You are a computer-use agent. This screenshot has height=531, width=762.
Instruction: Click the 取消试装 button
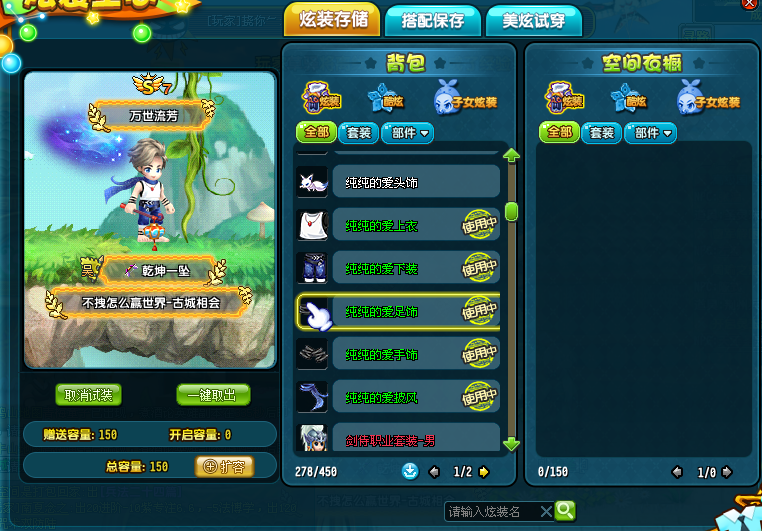click(x=89, y=395)
